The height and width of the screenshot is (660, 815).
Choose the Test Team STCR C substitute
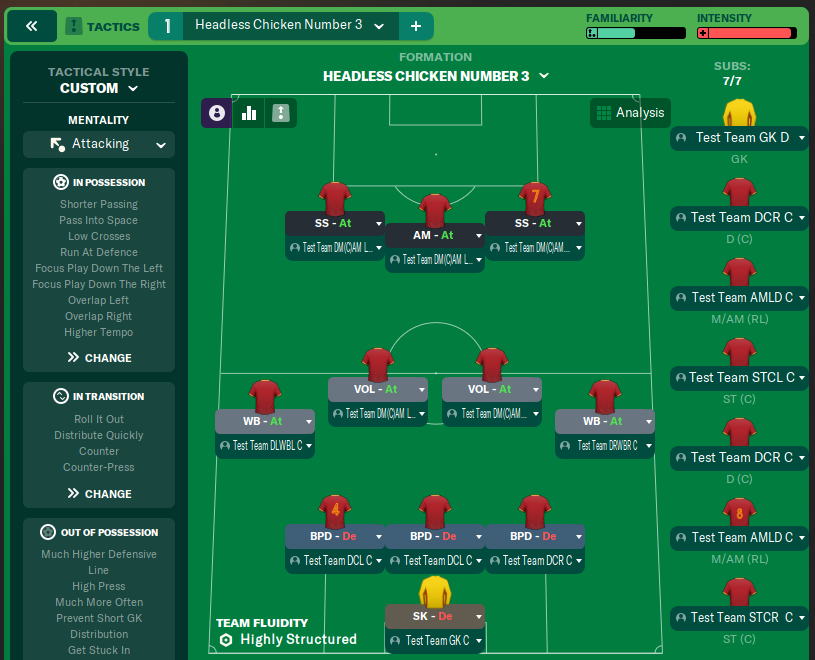pyautogui.click(x=739, y=617)
